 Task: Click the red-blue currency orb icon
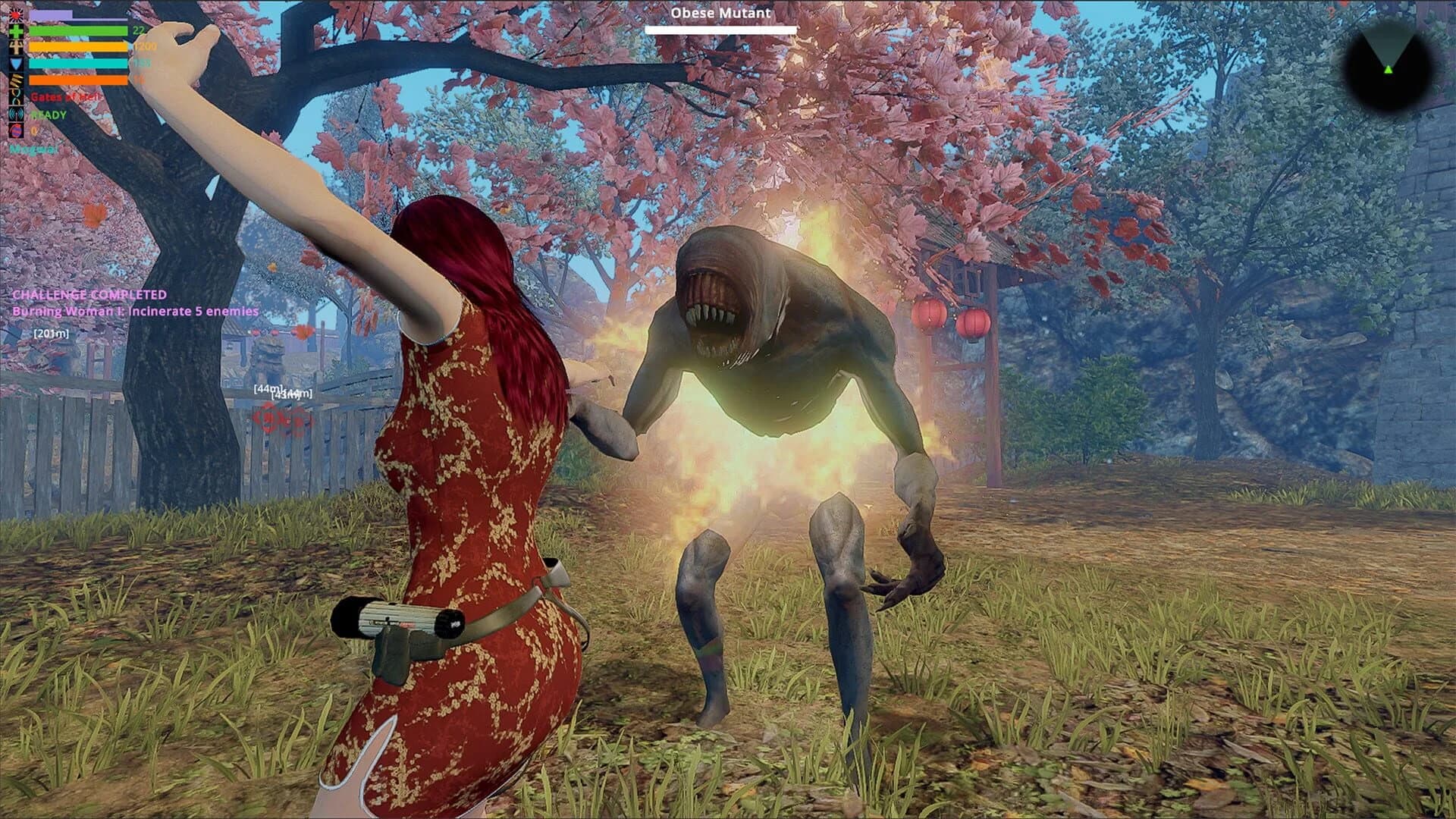point(16,130)
